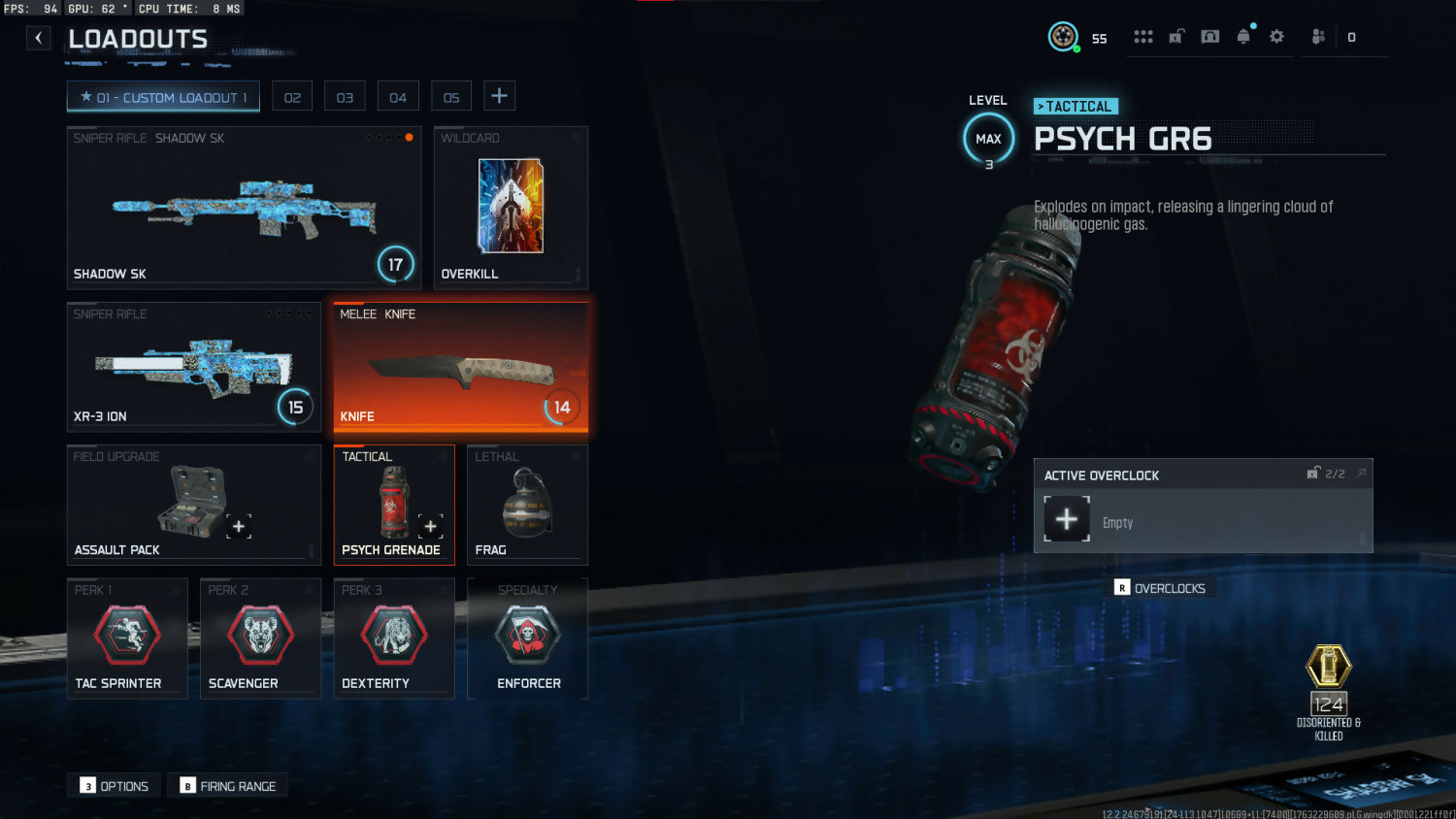Select the Knife melee slot
This screenshot has height=819, width=1456.
pyautogui.click(x=460, y=367)
